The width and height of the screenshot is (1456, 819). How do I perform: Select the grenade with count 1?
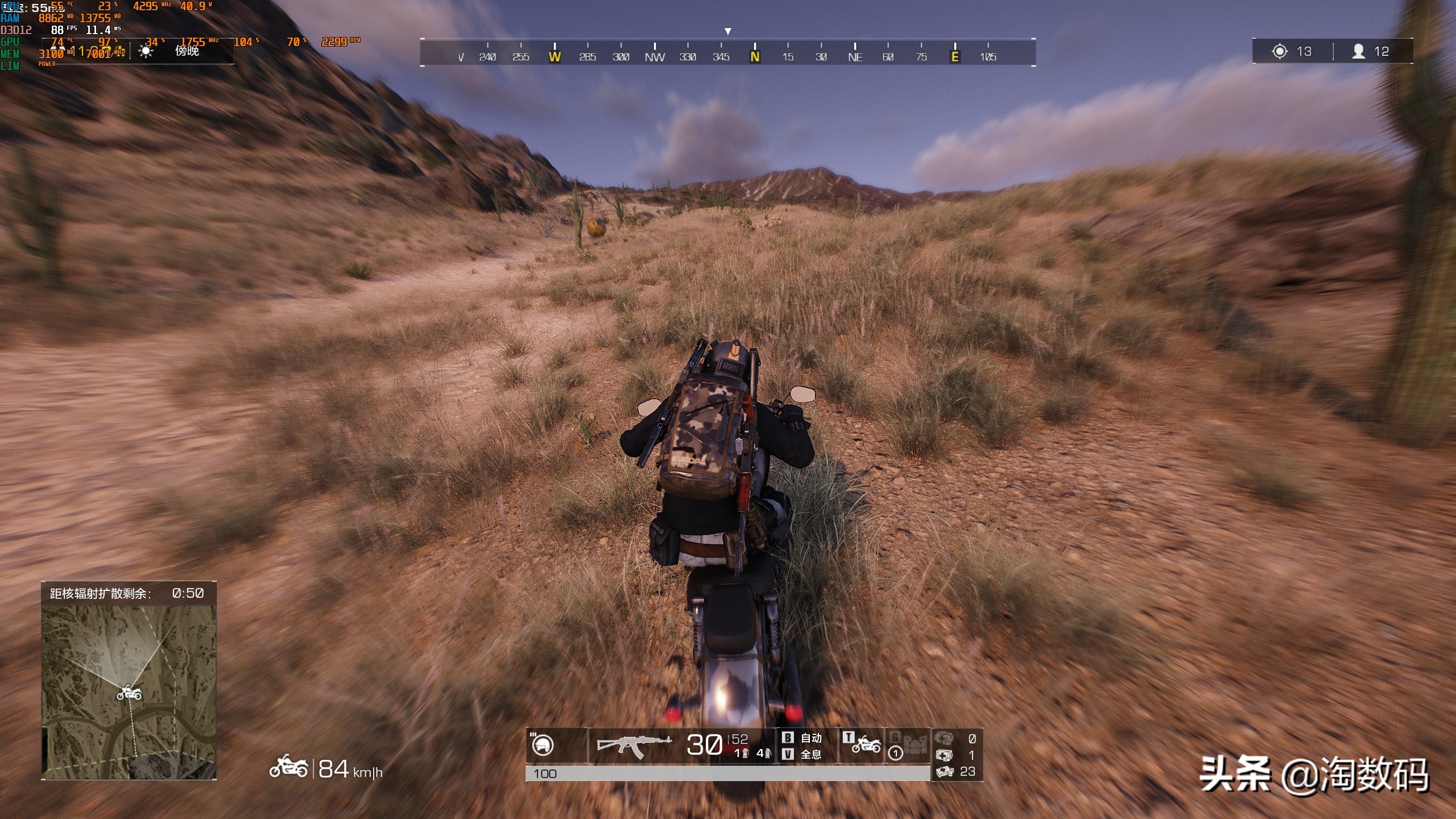click(741, 754)
